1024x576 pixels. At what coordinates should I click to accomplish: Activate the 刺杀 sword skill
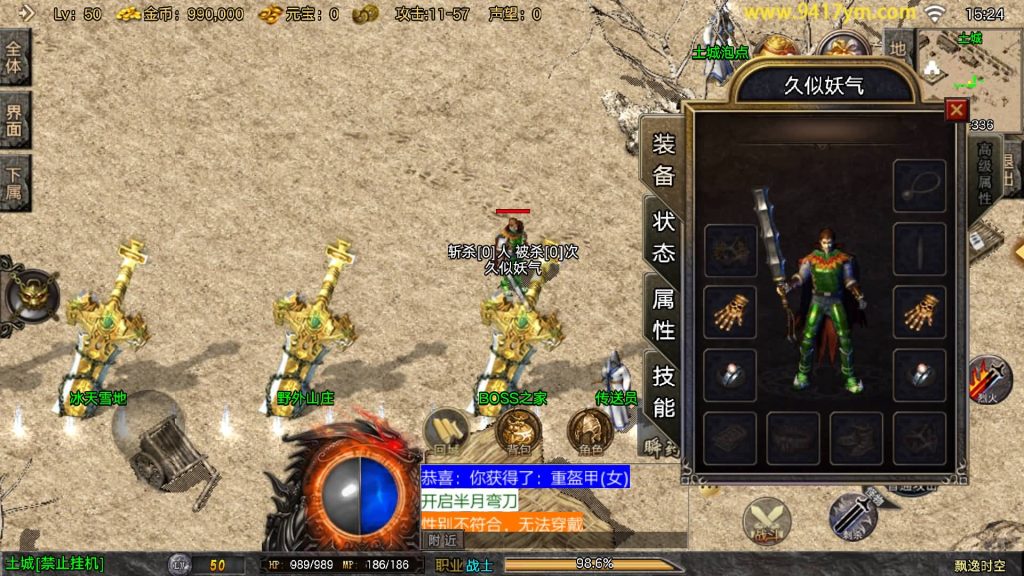pyautogui.click(x=852, y=516)
